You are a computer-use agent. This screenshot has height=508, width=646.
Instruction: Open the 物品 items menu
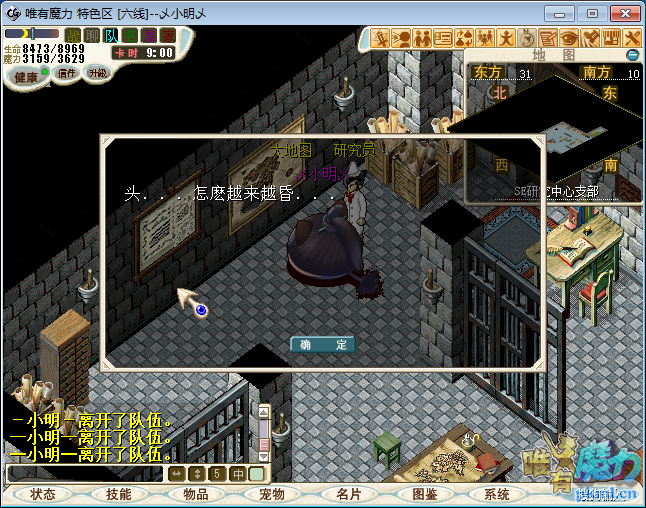[x=195, y=494]
